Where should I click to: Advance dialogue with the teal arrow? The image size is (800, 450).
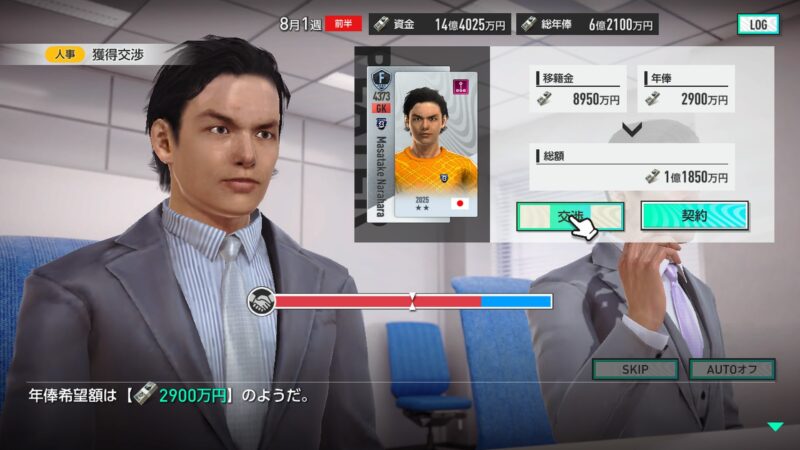click(775, 427)
